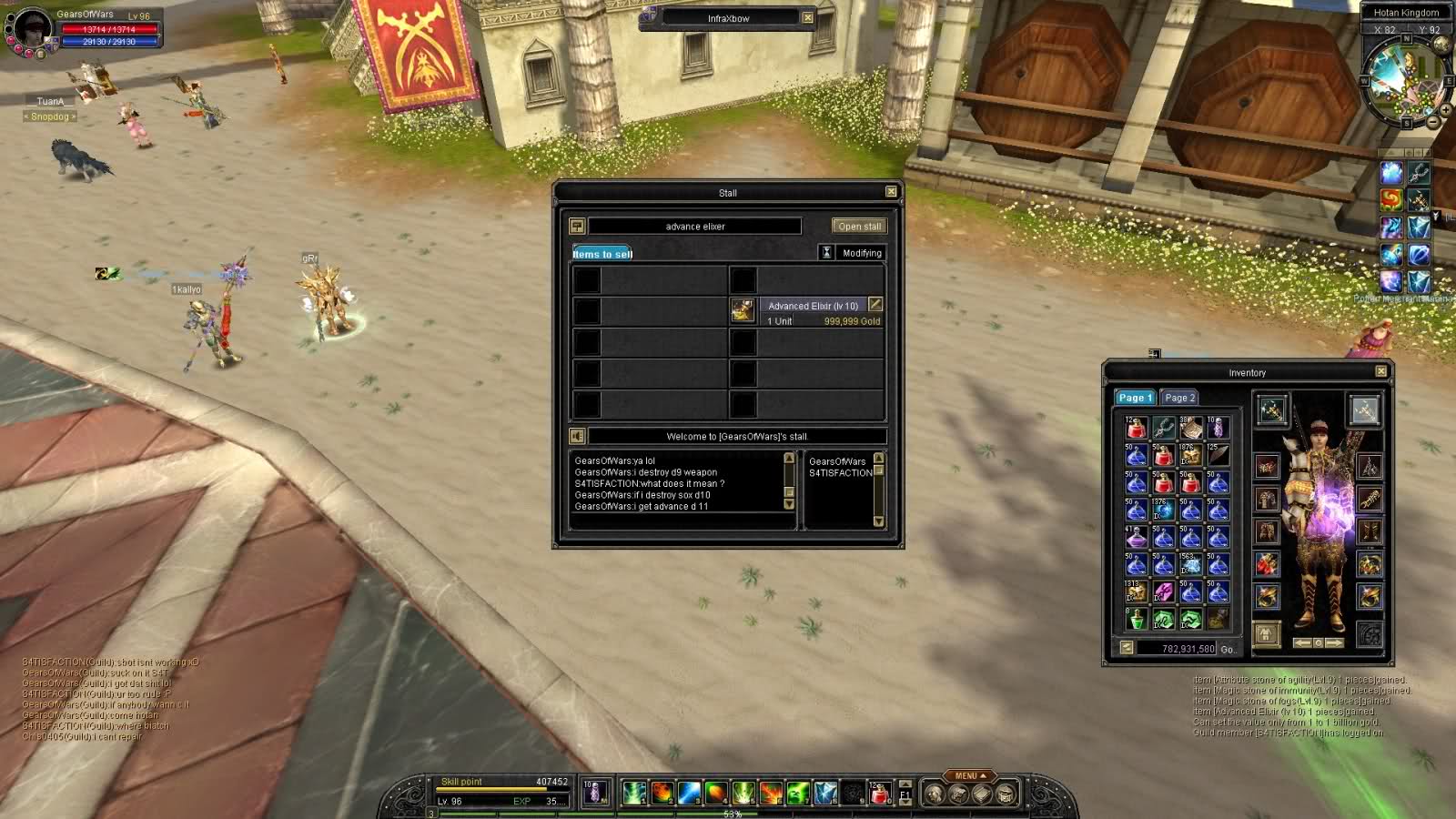Click the stall title field 'advance elixer'
Image resolution: width=1456 pixels, height=819 pixels.
pos(694,227)
